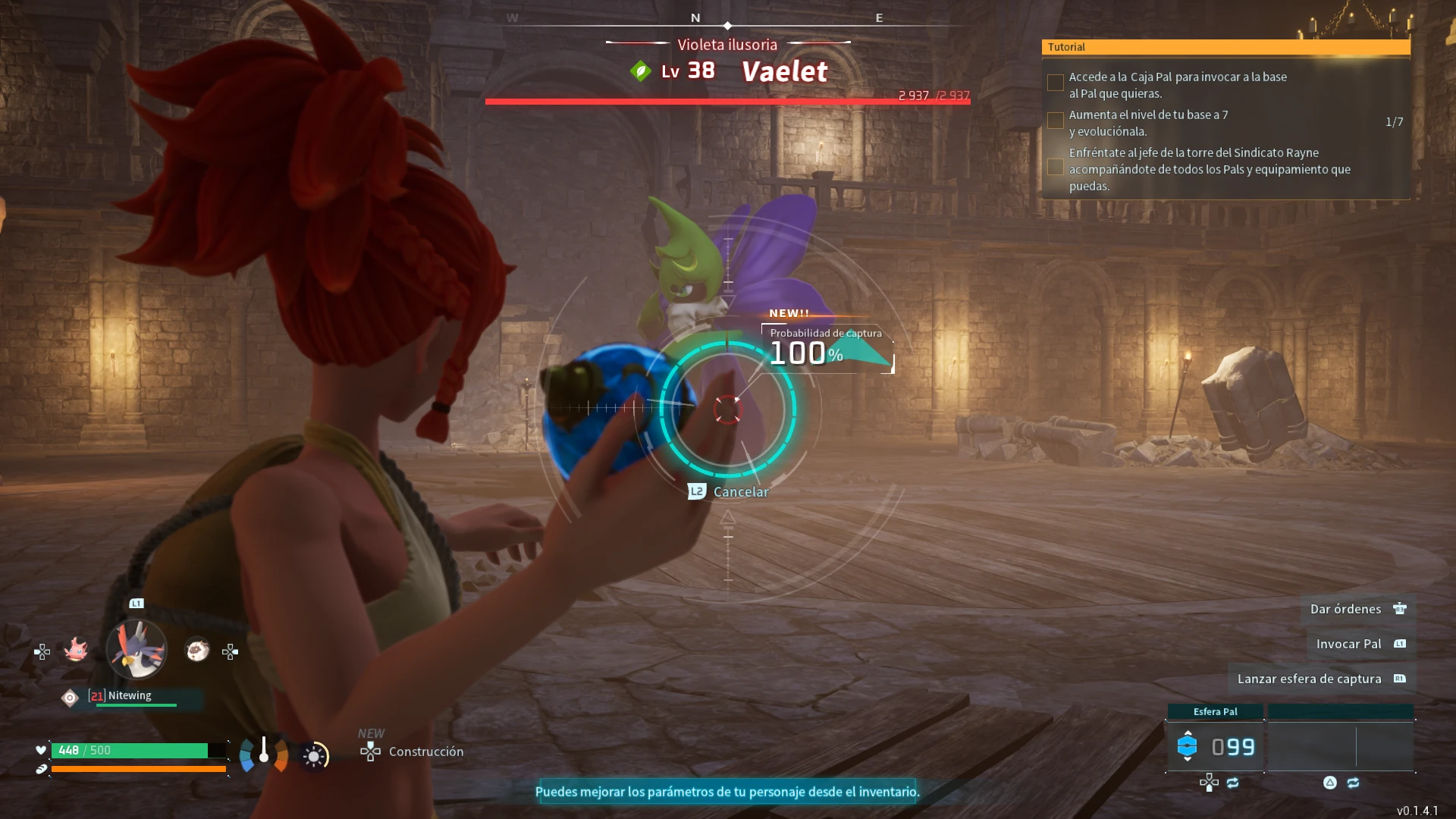
Task: Click the thermometer temperature gauge icon
Action: (264, 752)
